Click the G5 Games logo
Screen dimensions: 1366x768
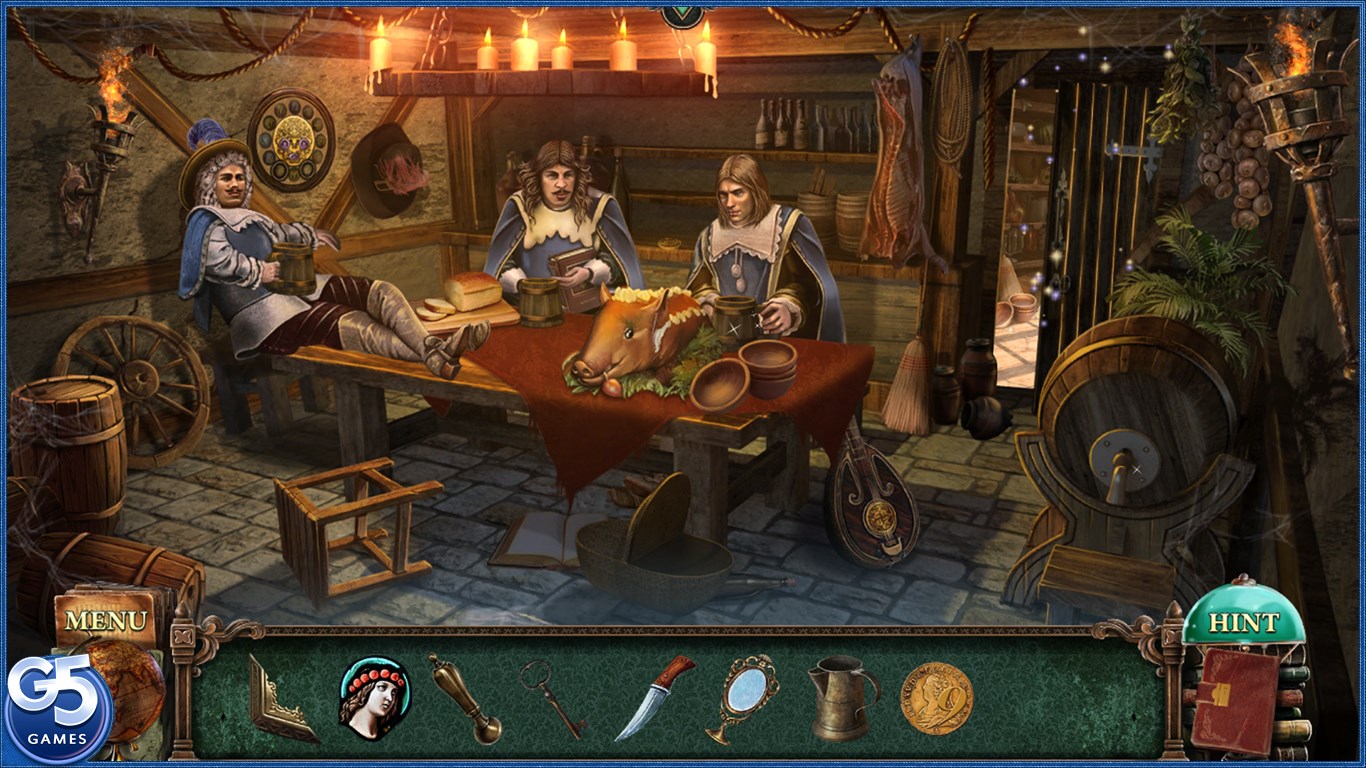point(57,709)
